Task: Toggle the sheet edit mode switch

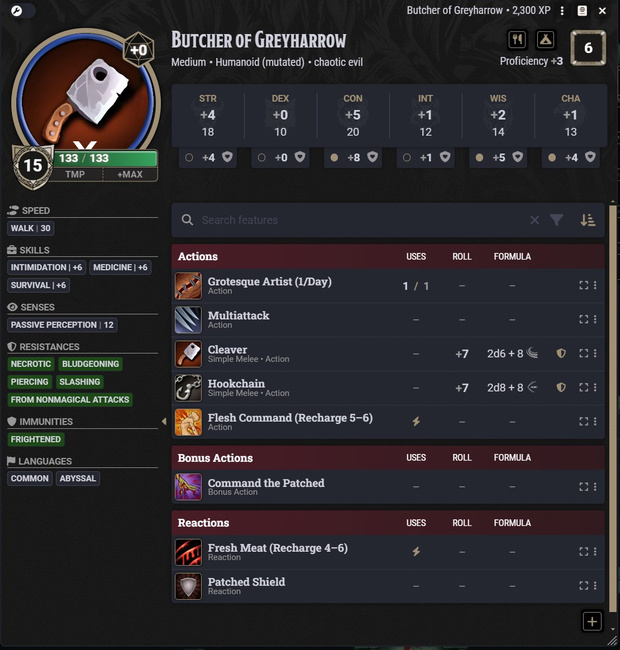Action: pyautogui.click(x=21, y=10)
